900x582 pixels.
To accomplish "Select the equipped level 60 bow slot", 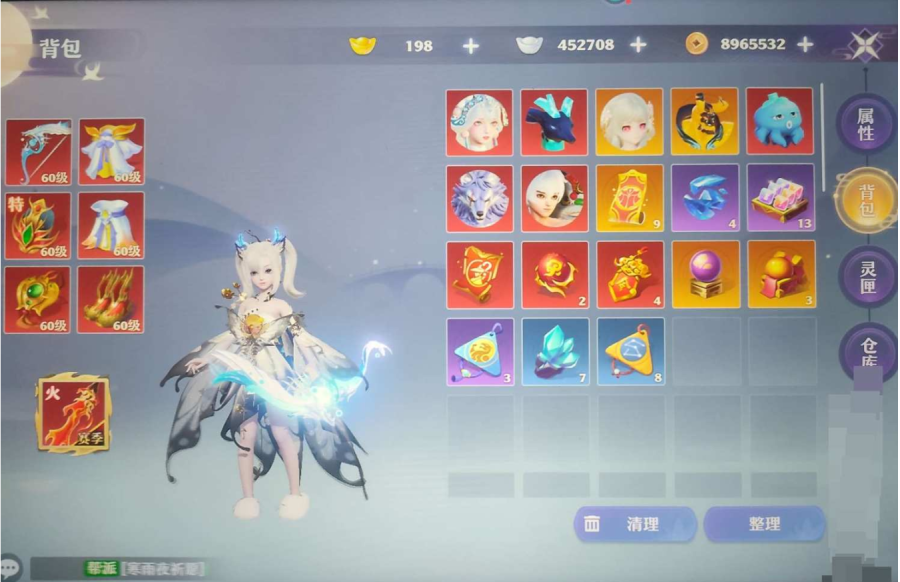I will [38, 152].
